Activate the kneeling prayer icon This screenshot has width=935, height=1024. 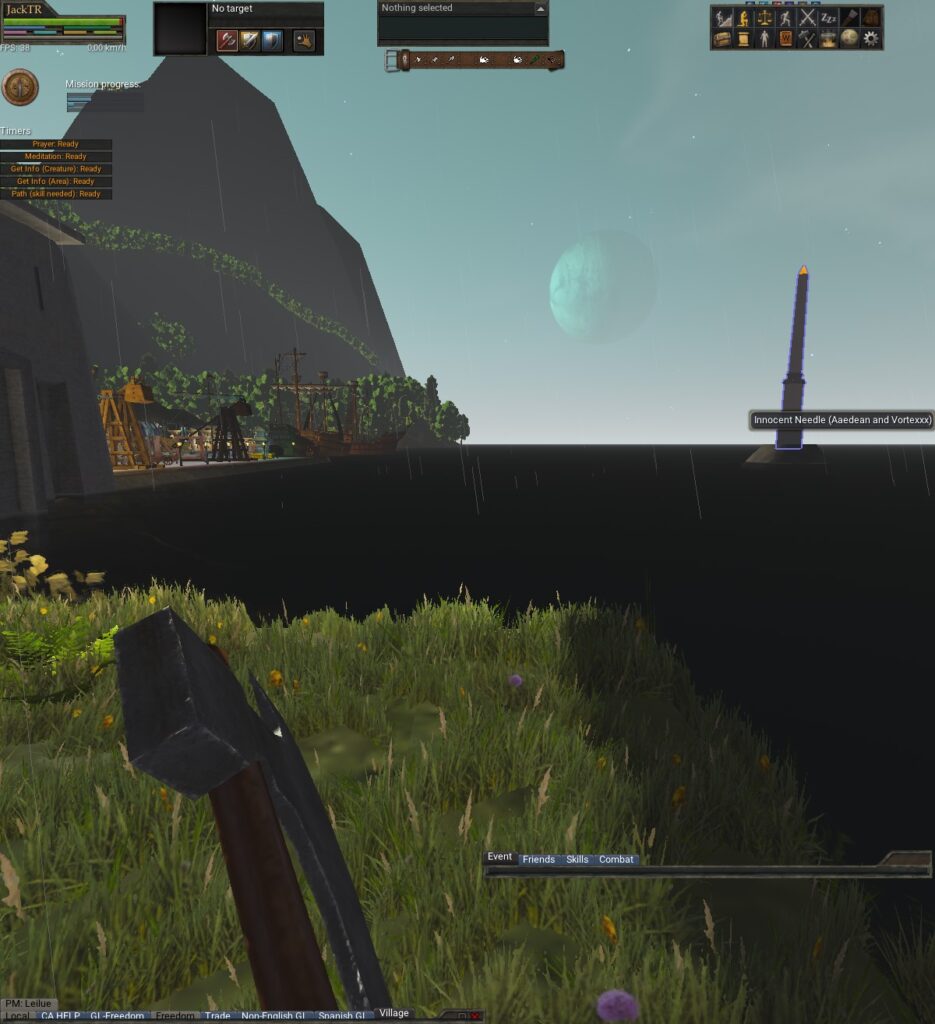pos(743,17)
